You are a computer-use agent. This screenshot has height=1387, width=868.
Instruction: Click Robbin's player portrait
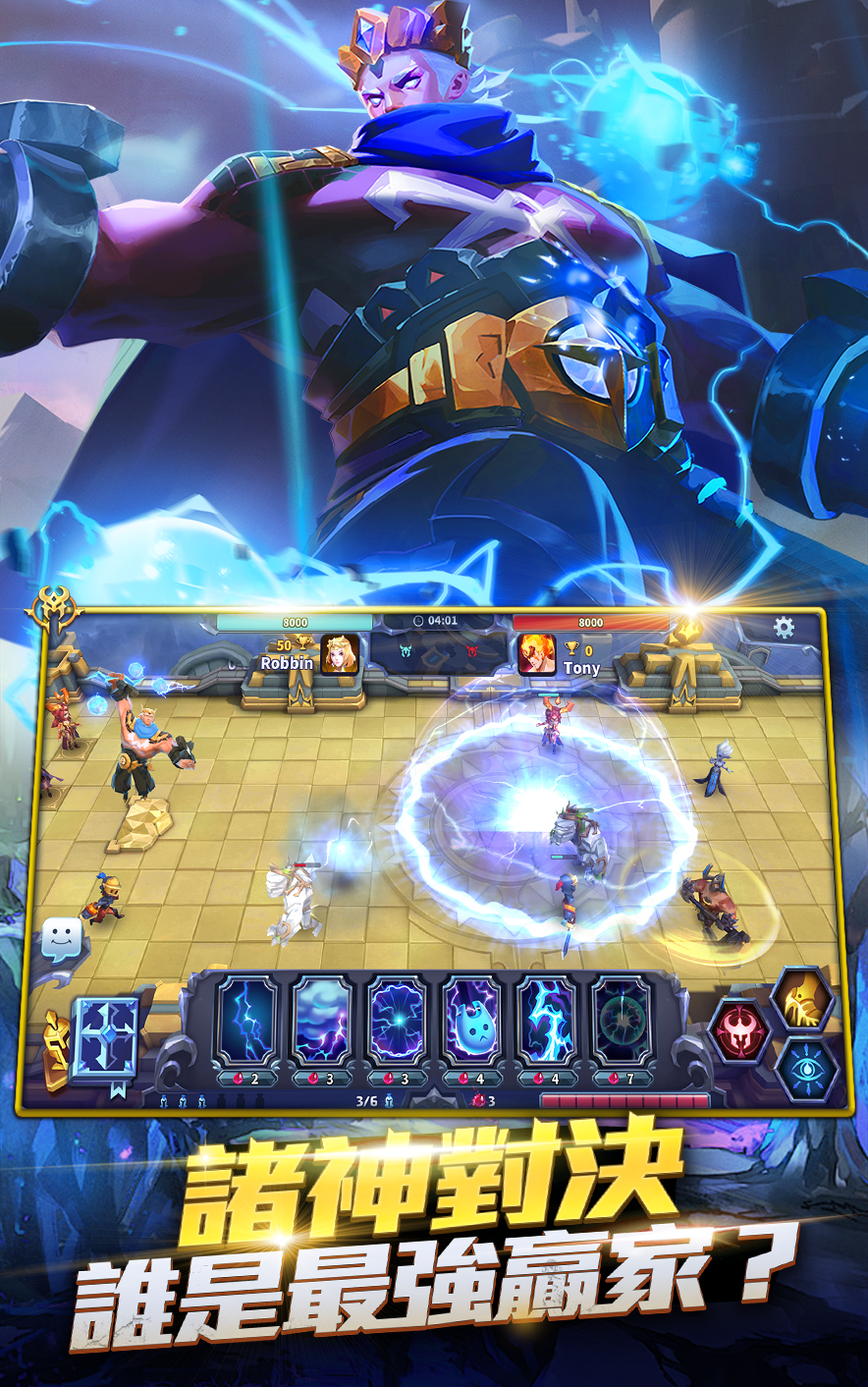tap(339, 654)
